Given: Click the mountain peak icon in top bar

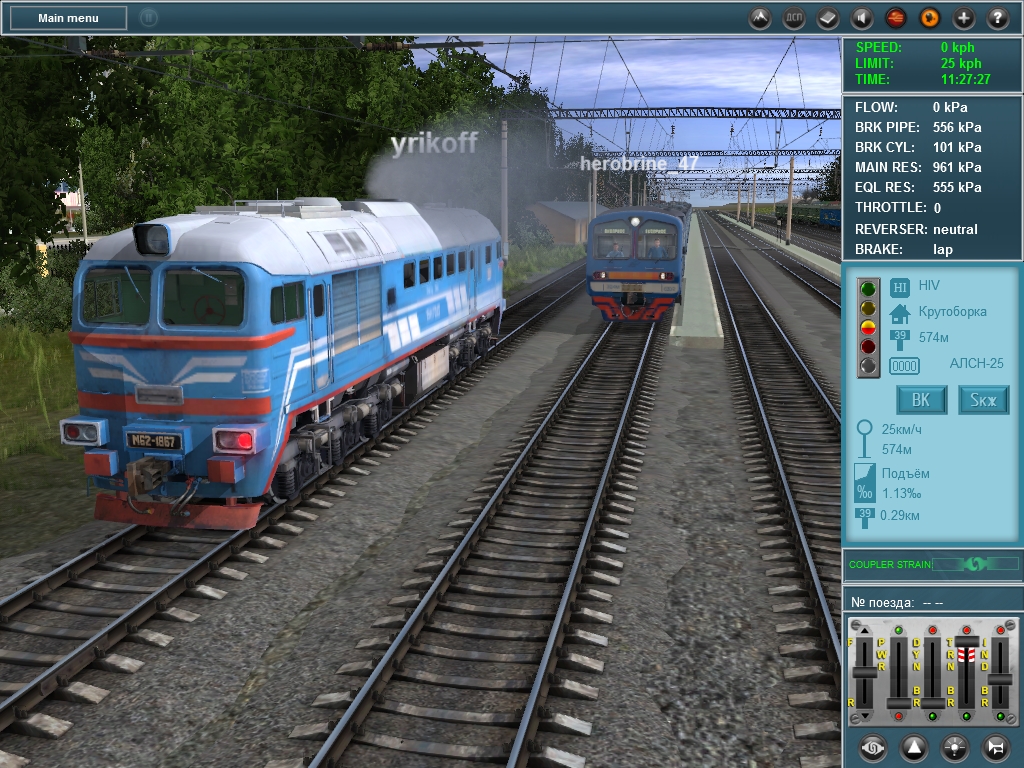Looking at the screenshot, I should coord(761,18).
